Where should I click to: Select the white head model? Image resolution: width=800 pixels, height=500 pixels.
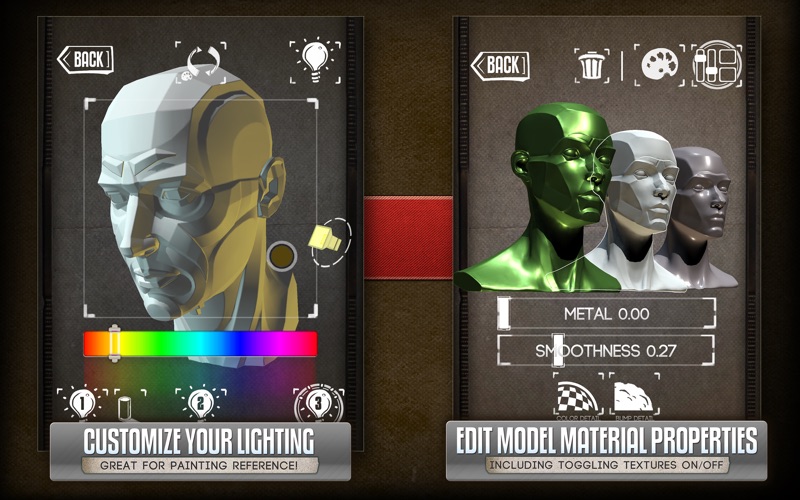click(640, 200)
